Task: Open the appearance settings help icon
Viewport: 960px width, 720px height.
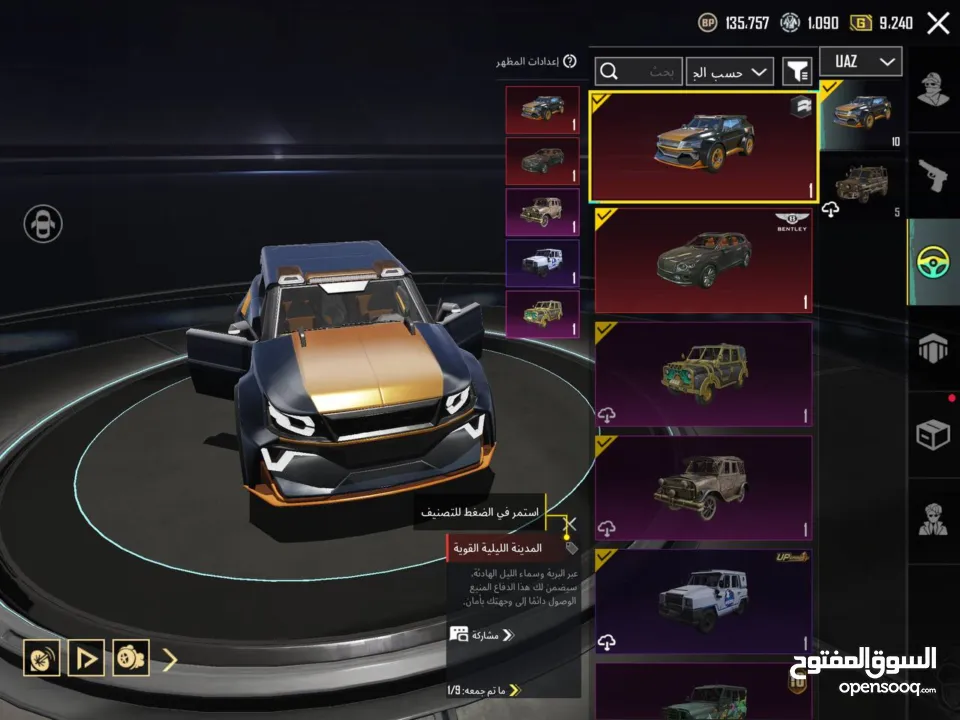Action: pos(570,62)
